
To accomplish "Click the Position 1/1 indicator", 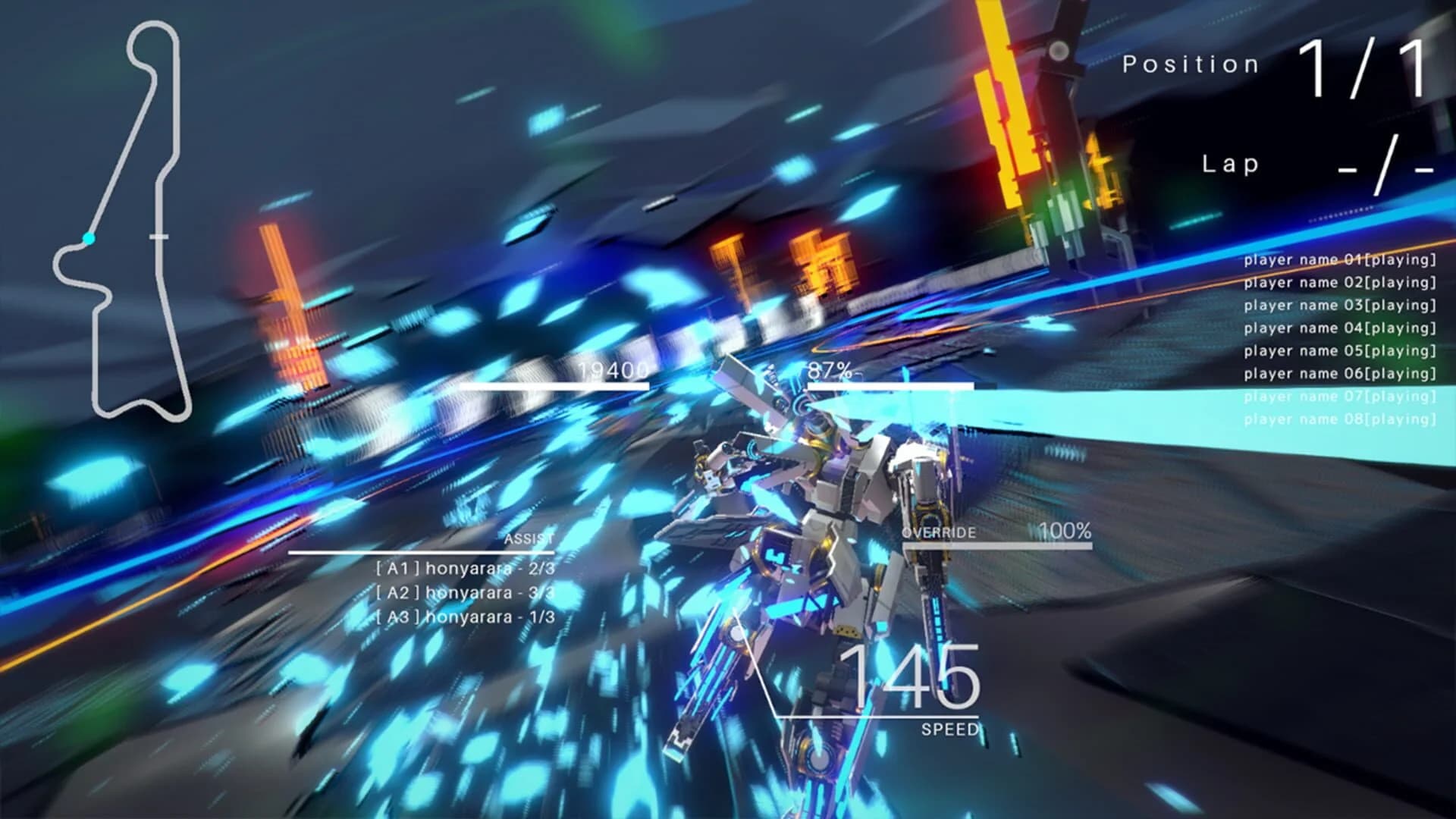I will [1274, 64].
